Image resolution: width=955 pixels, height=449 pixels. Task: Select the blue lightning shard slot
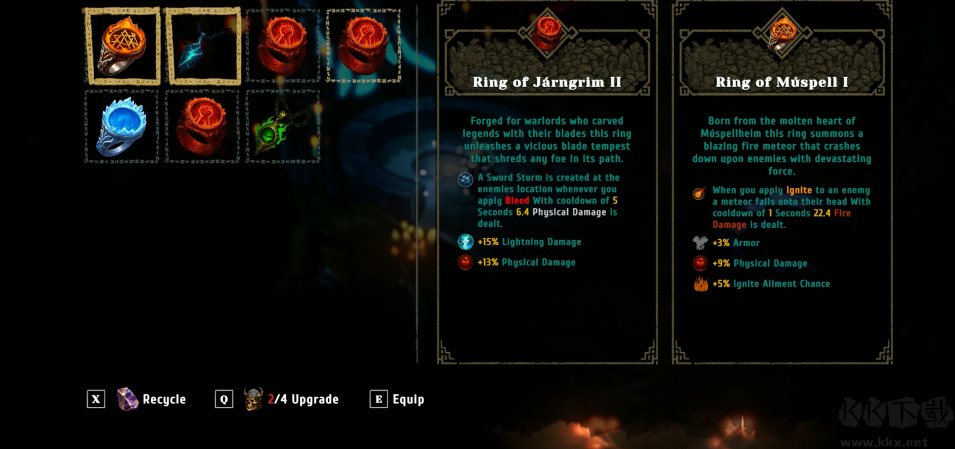point(203,46)
